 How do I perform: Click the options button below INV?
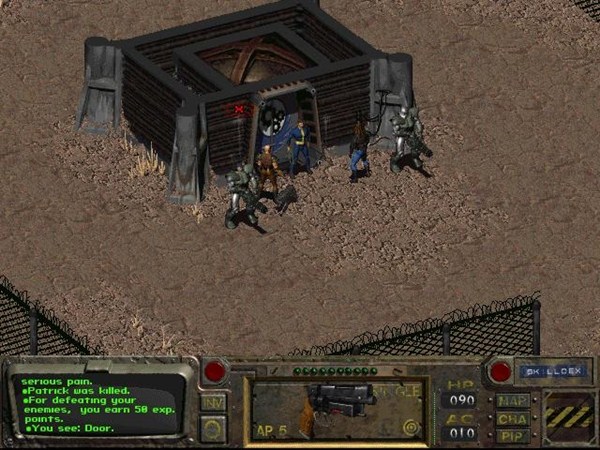[x=213, y=428]
